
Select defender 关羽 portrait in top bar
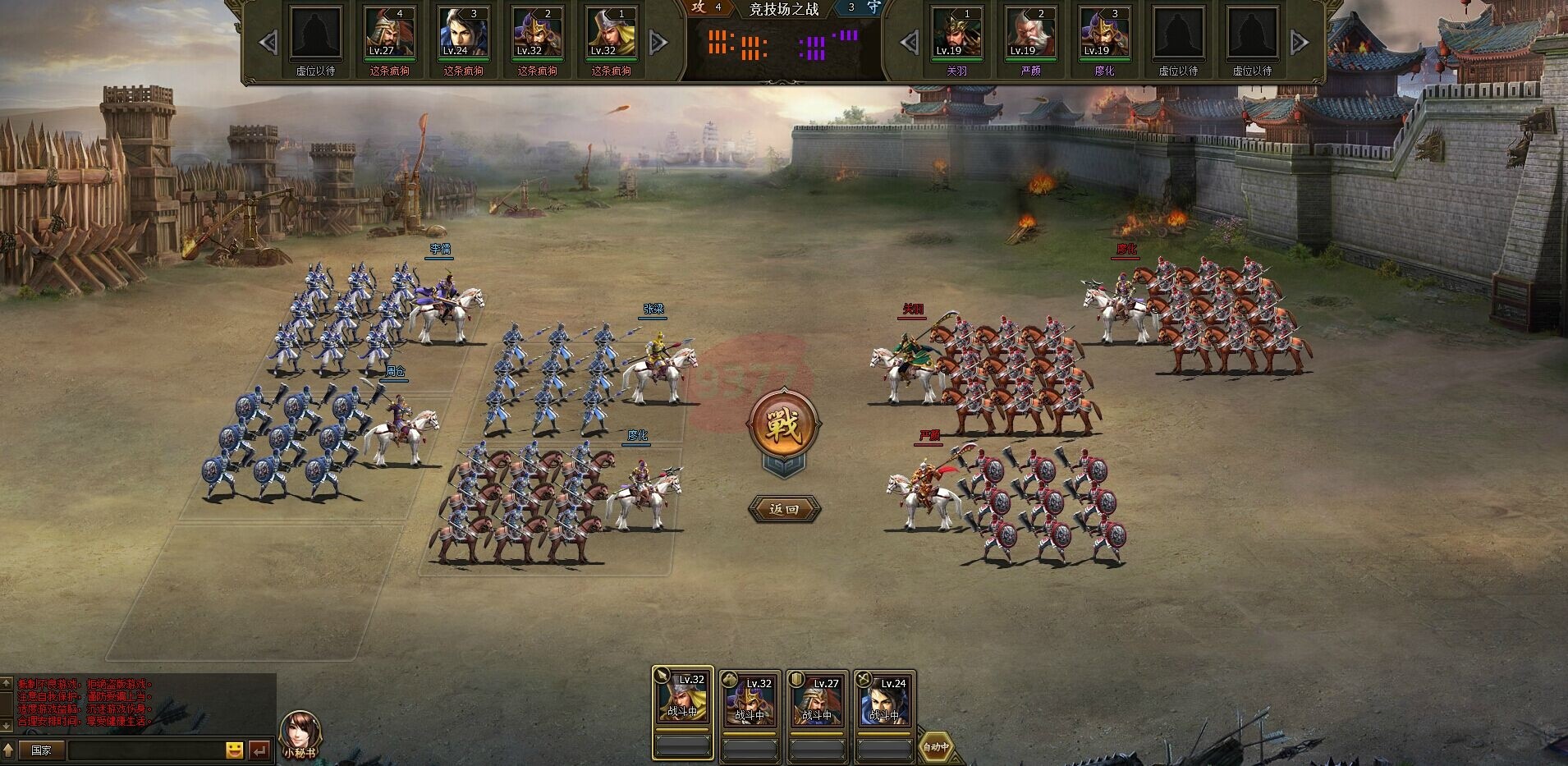(x=956, y=34)
